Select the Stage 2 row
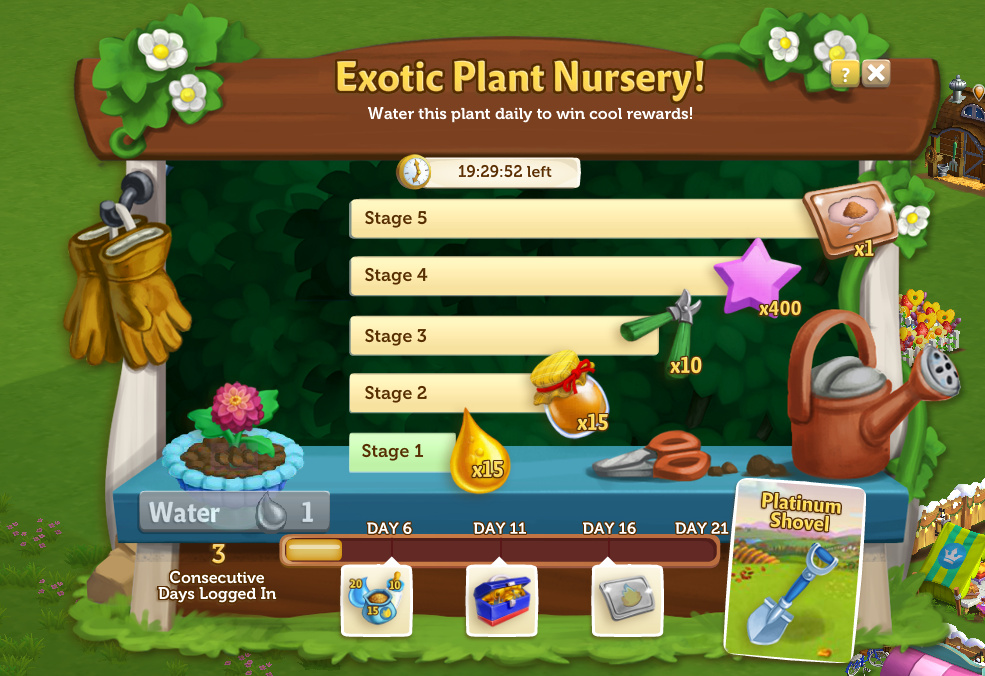This screenshot has width=985, height=676. 440,393
